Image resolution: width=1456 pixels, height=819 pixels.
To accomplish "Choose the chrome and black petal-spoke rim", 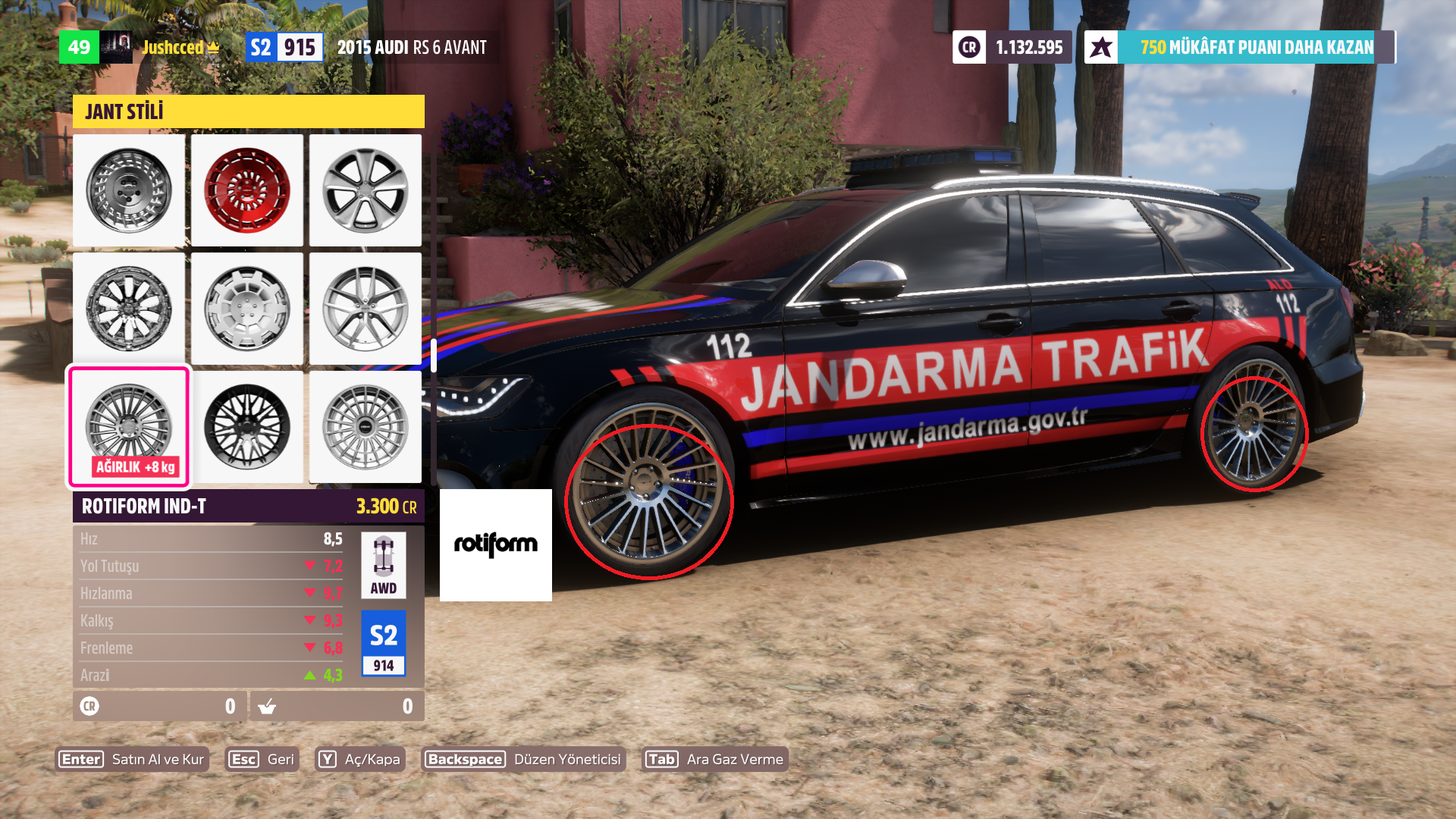I will point(129,309).
